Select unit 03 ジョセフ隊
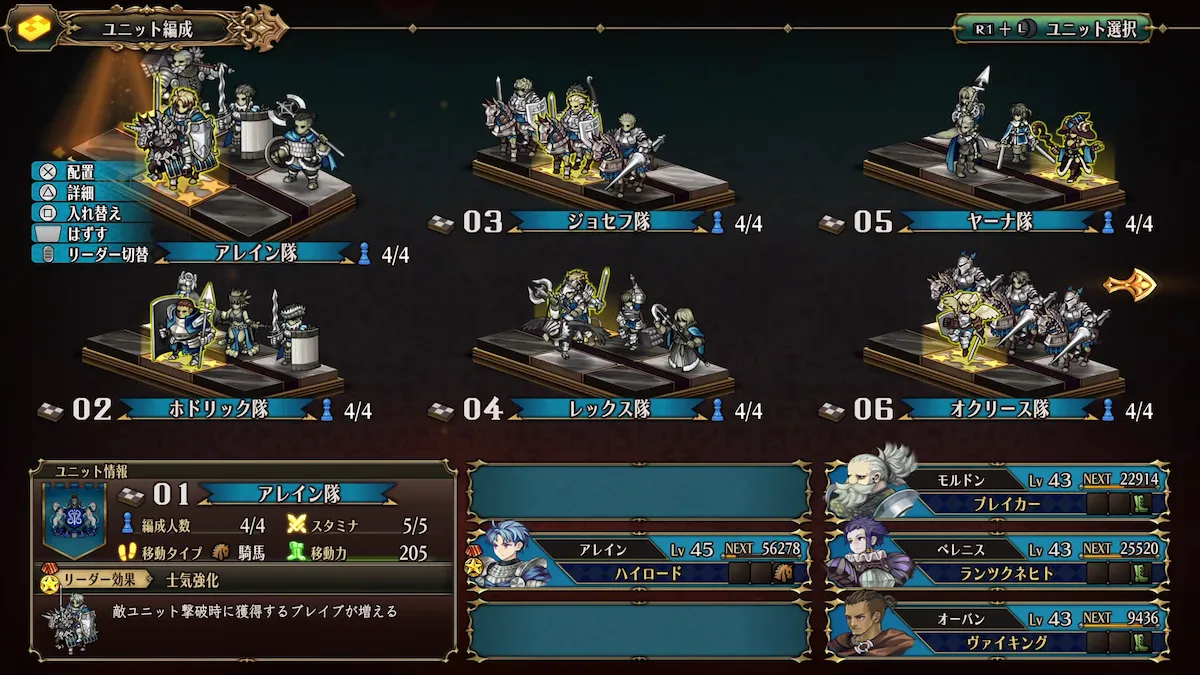The width and height of the screenshot is (1200, 675). tap(608, 222)
